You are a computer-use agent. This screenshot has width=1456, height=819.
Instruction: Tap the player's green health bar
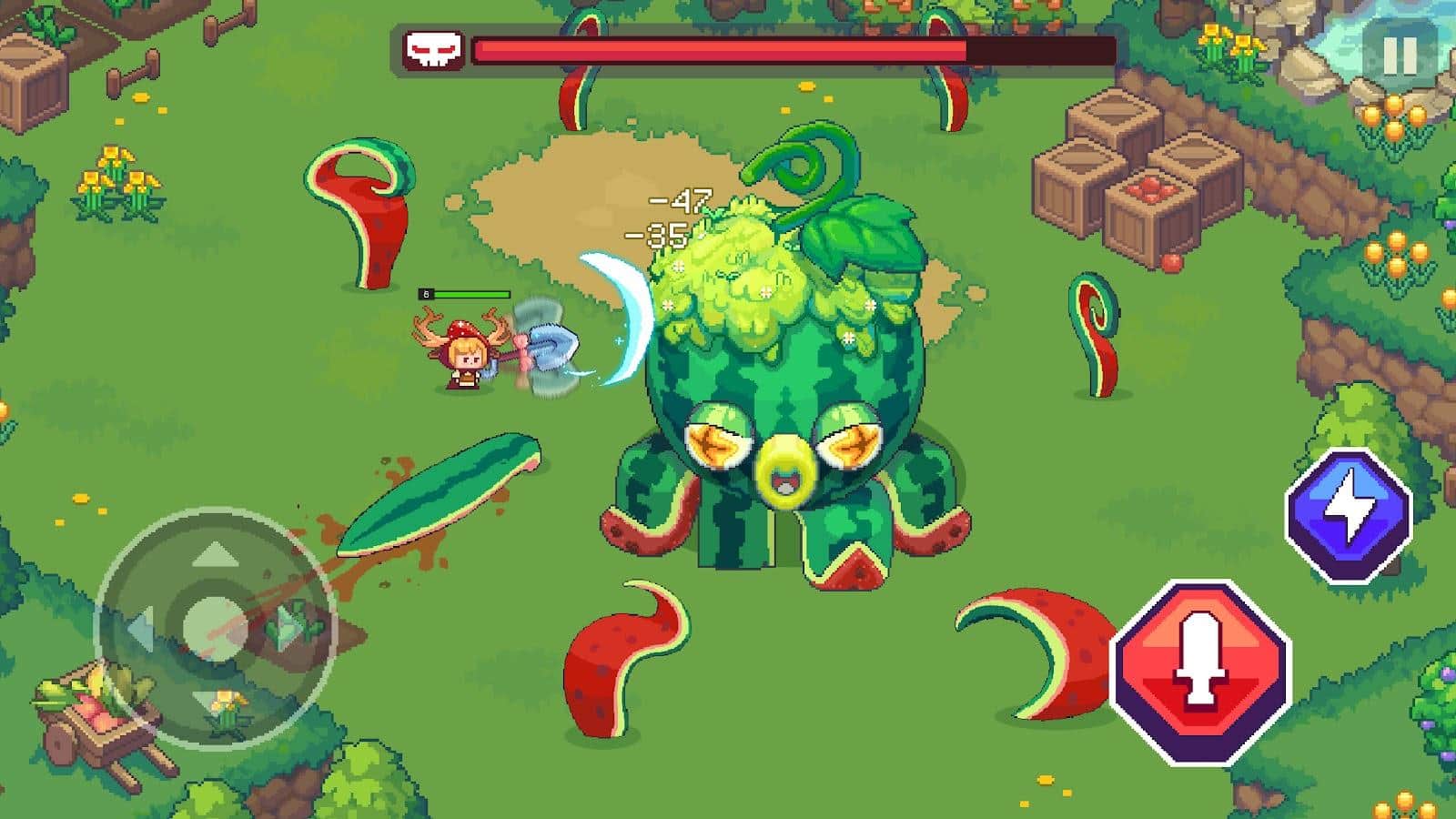point(473,294)
